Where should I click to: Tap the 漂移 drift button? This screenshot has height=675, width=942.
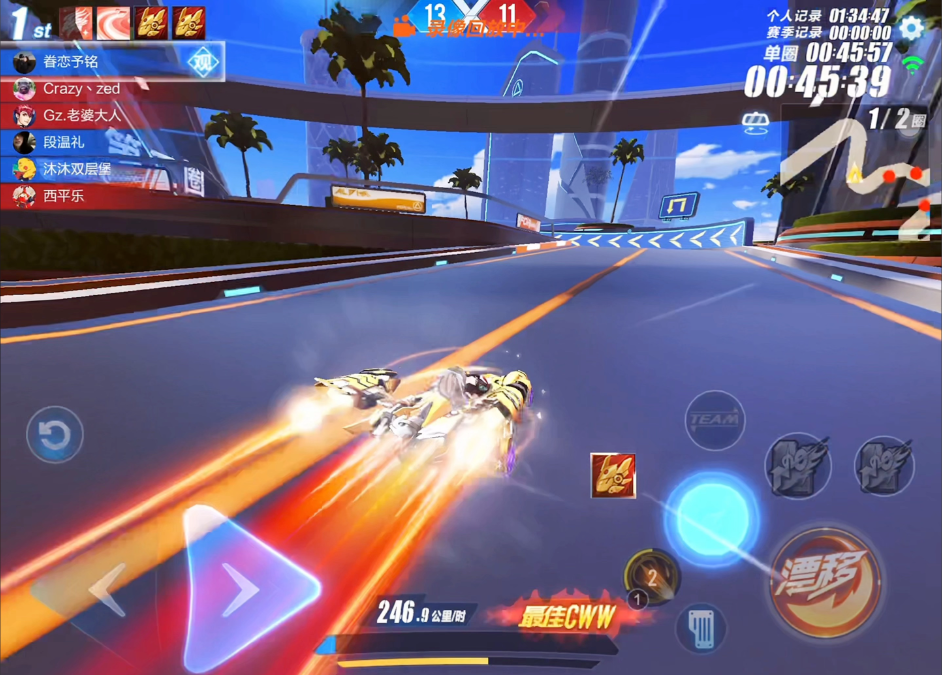(825, 582)
